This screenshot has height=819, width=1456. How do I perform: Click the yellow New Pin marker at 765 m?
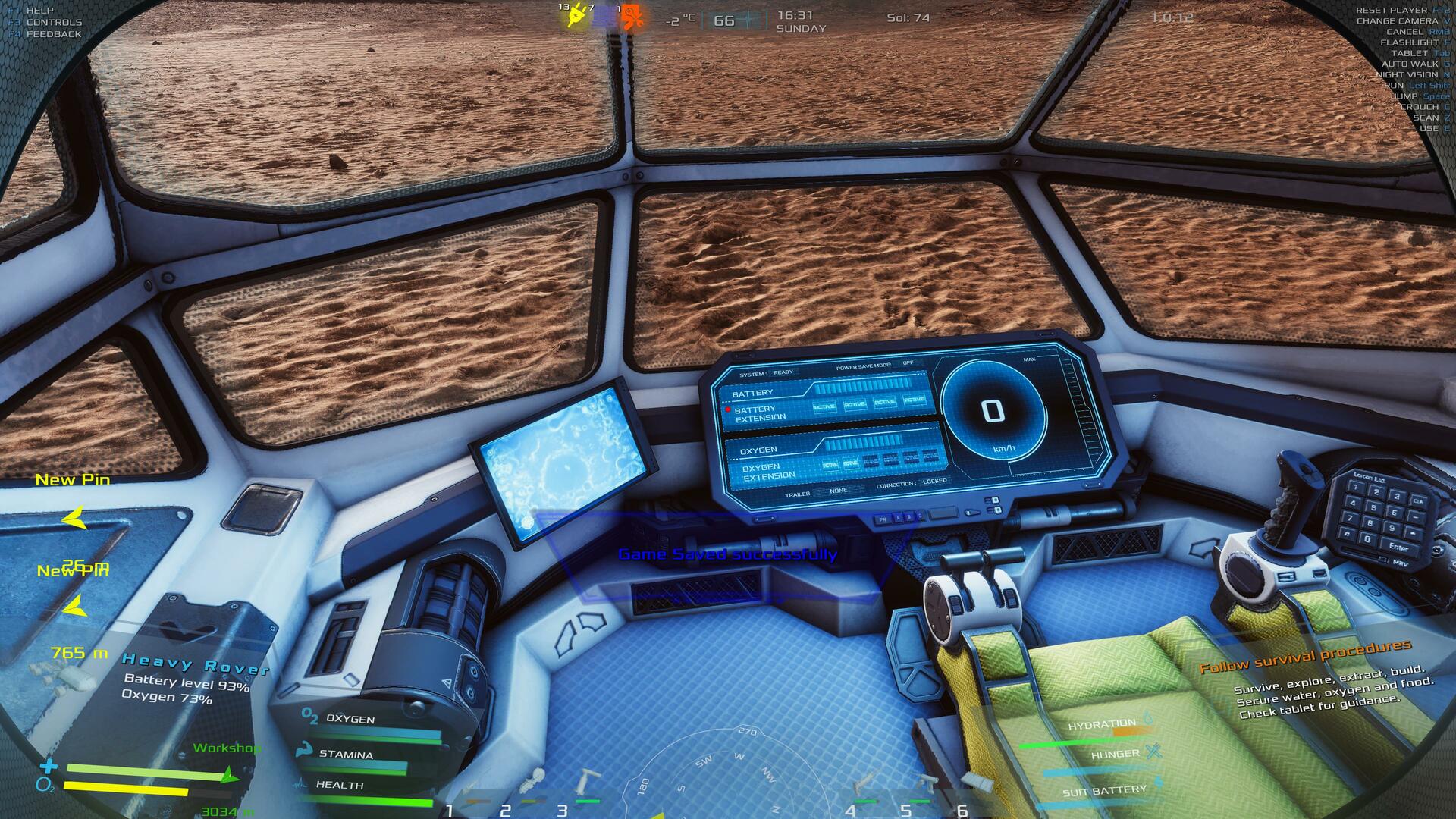click(74, 607)
